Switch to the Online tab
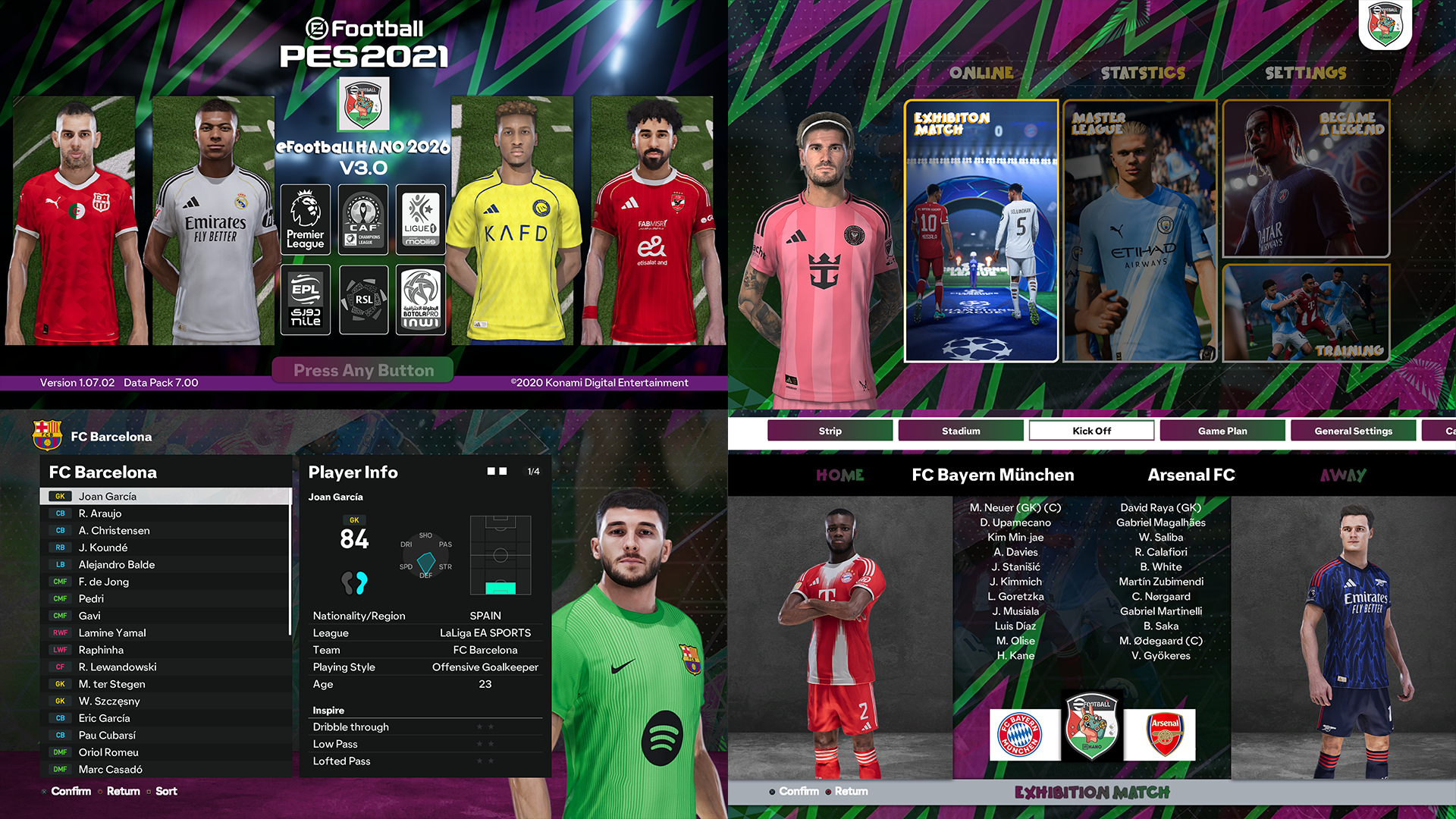Viewport: 1456px width, 819px height. click(x=981, y=73)
